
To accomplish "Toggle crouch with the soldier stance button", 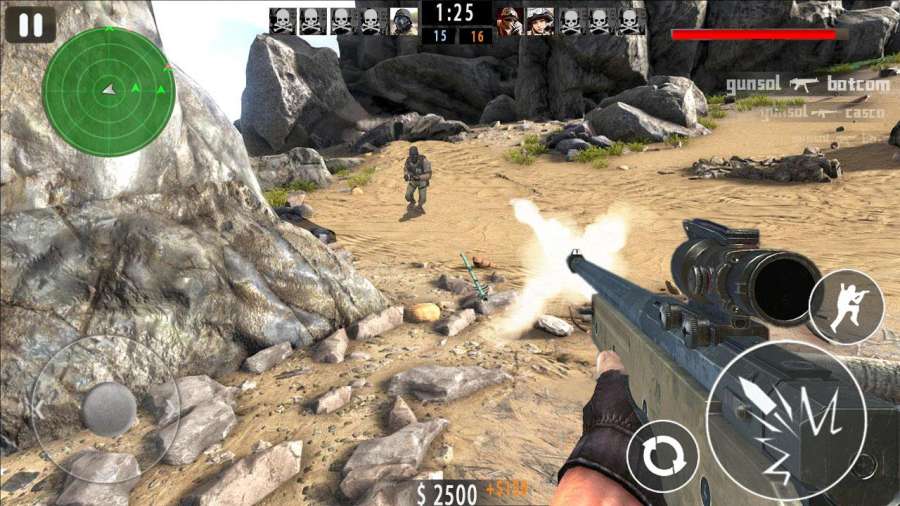I will coord(846,307).
